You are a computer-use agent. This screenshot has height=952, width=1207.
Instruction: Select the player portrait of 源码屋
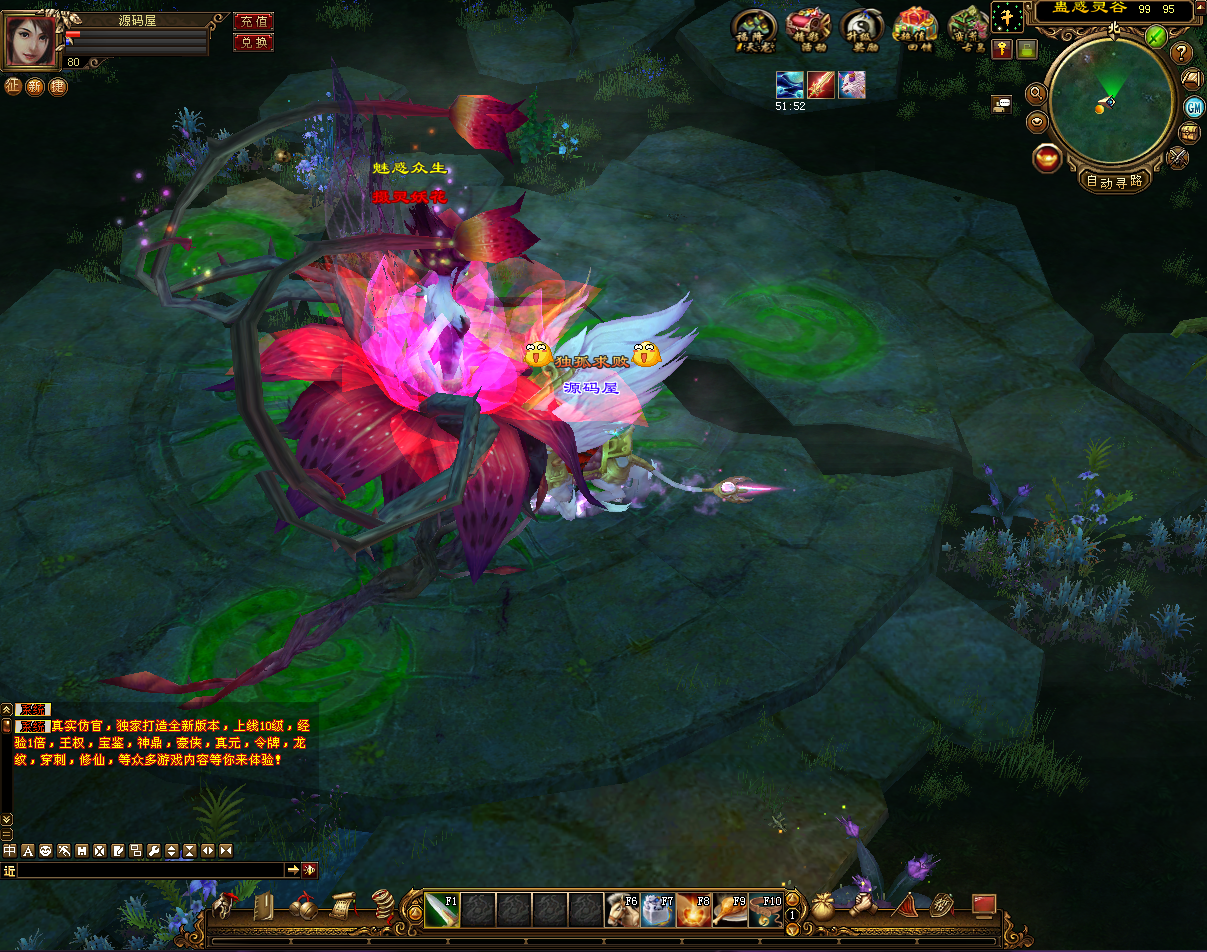30,39
